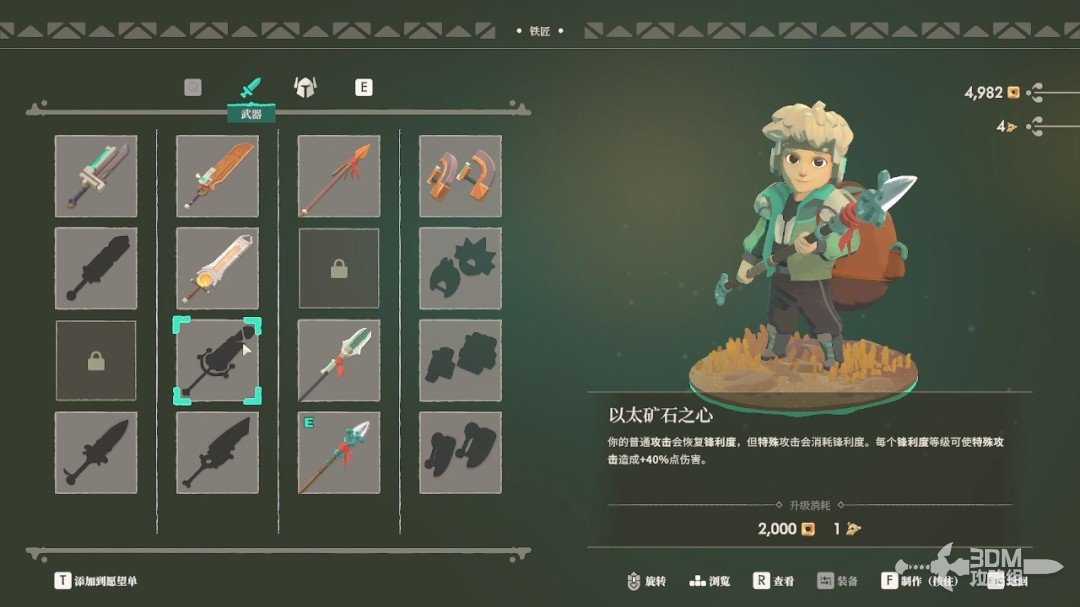This screenshot has width=1080, height=607.
Task: Click the 浏览 browse option
Action: (x=710, y=581)
